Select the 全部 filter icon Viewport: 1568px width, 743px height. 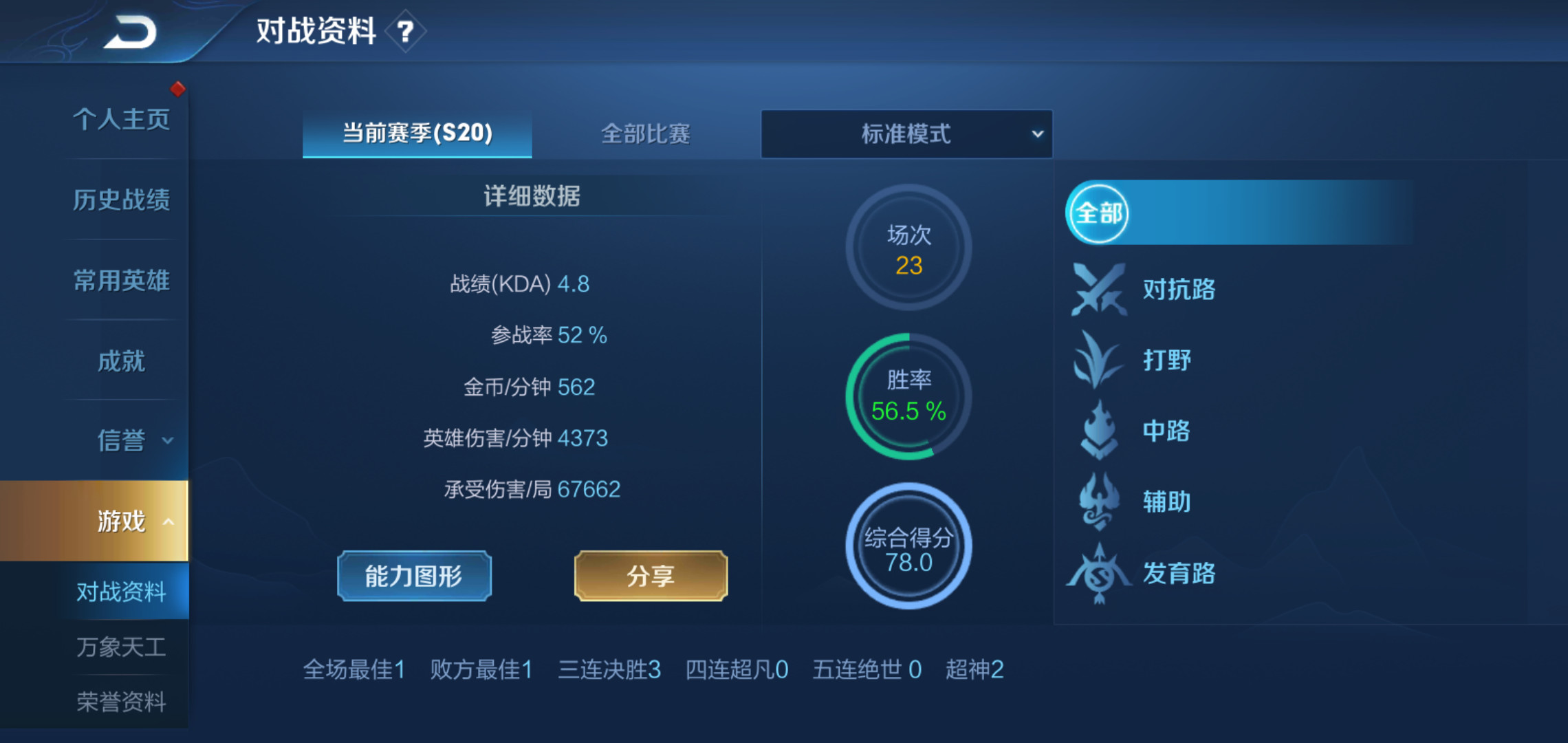[x=1097, y=213]
